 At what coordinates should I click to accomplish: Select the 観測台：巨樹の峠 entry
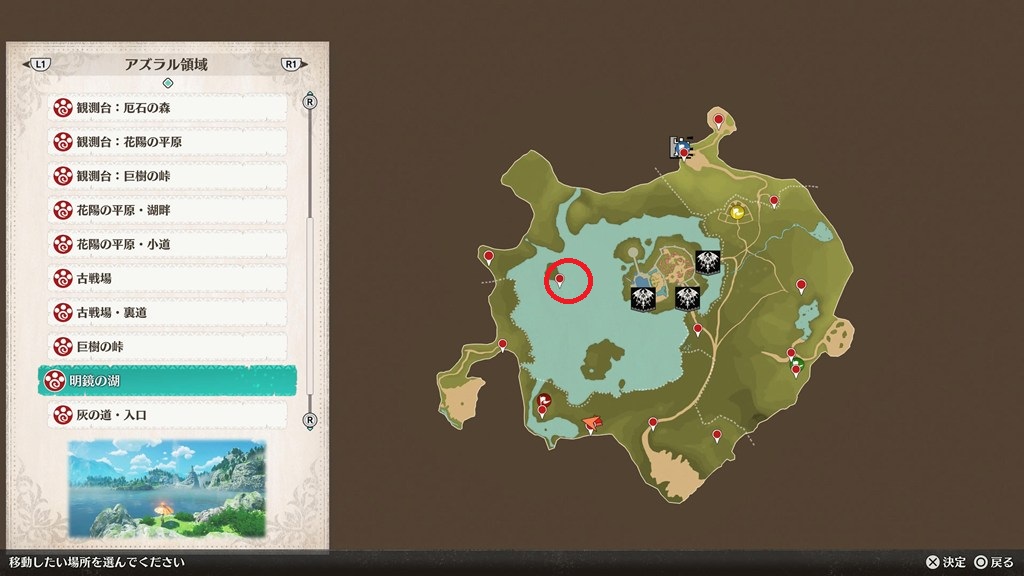[167, 175]
